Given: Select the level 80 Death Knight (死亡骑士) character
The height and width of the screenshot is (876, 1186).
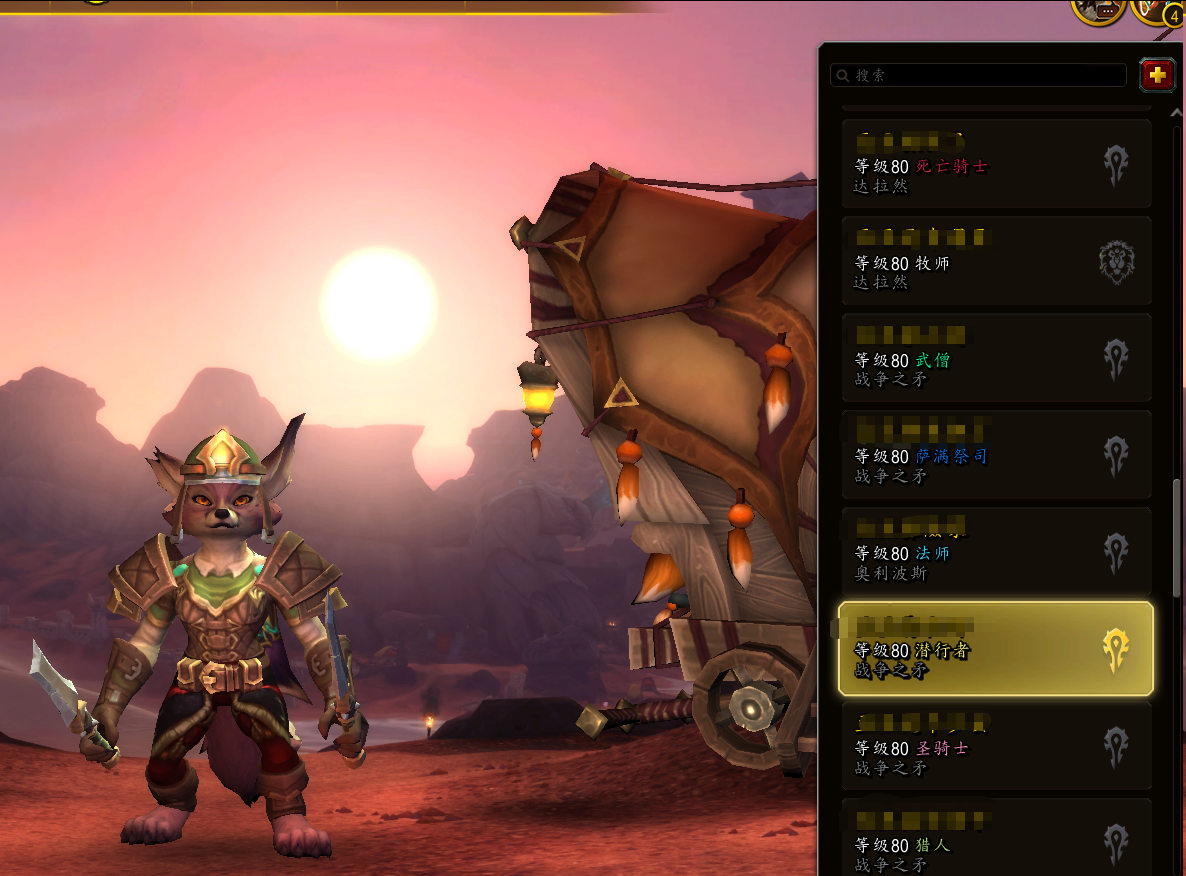Looking at the screenshot, I should pyautogui.click(x=996, y=164).
